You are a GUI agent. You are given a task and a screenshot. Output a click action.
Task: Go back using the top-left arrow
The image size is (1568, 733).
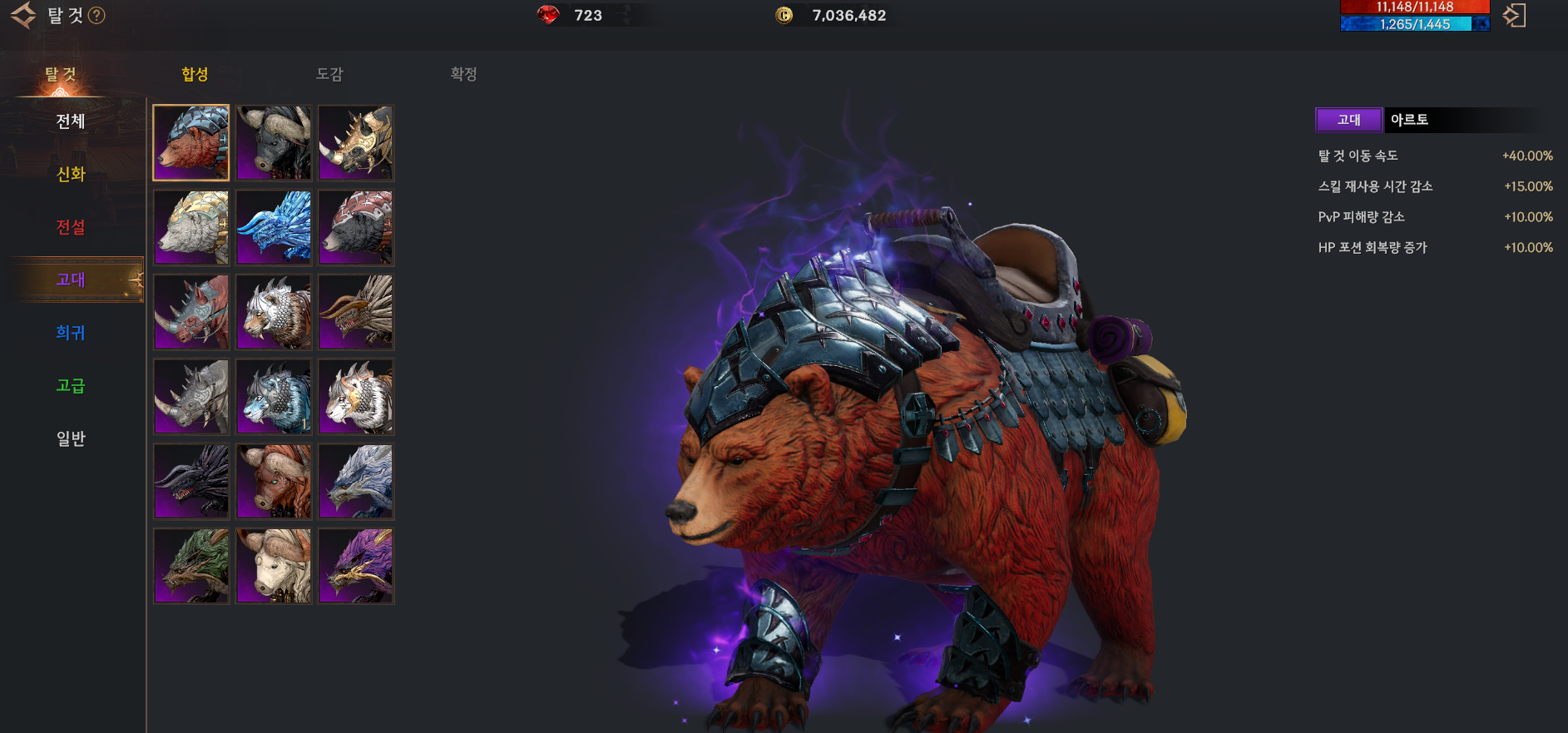coord(23,15)
